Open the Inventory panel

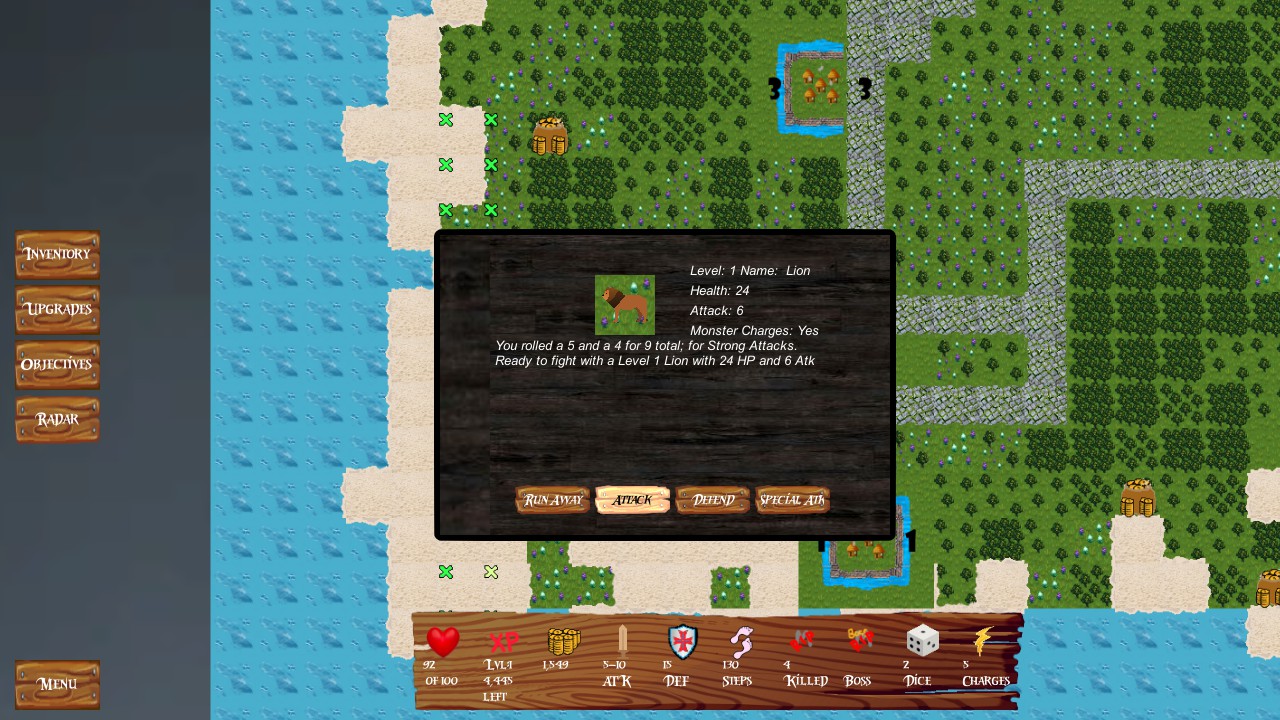point(57,254)
